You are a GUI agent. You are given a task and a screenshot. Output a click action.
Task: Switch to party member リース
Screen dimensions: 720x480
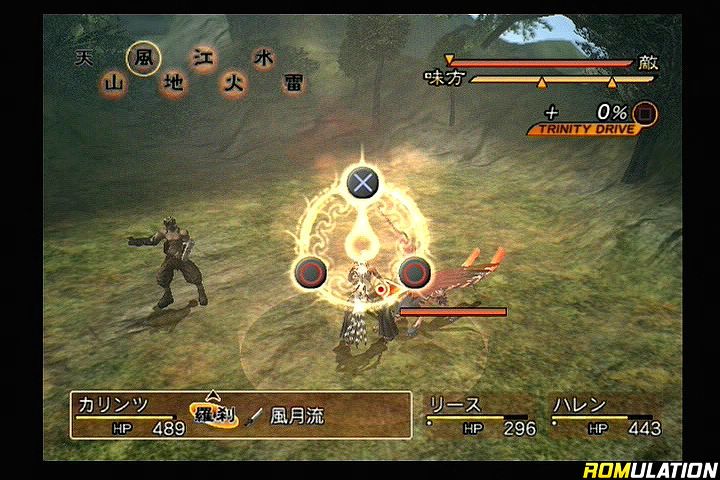pyautogui.click(x=455, y=405)
